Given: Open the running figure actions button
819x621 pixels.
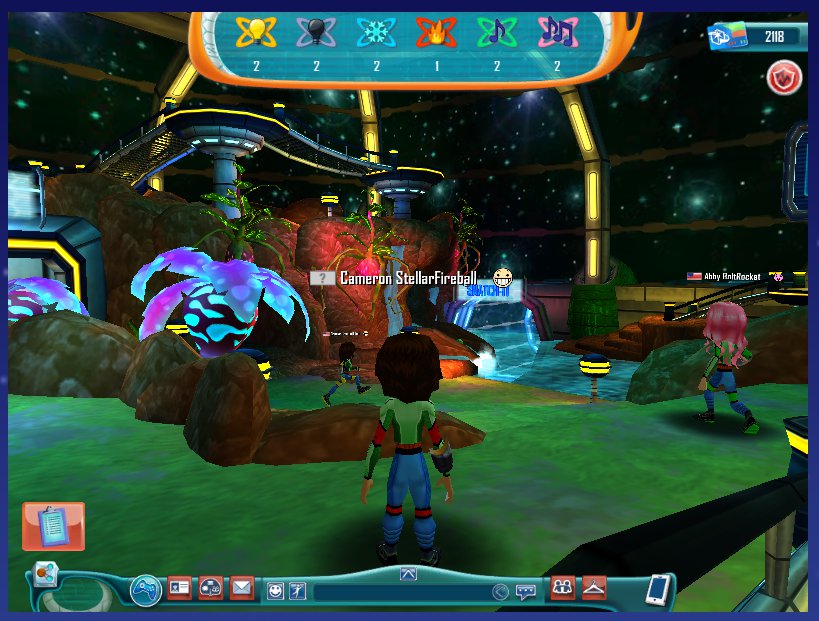Looking at the screenshot, I should 298,591.
